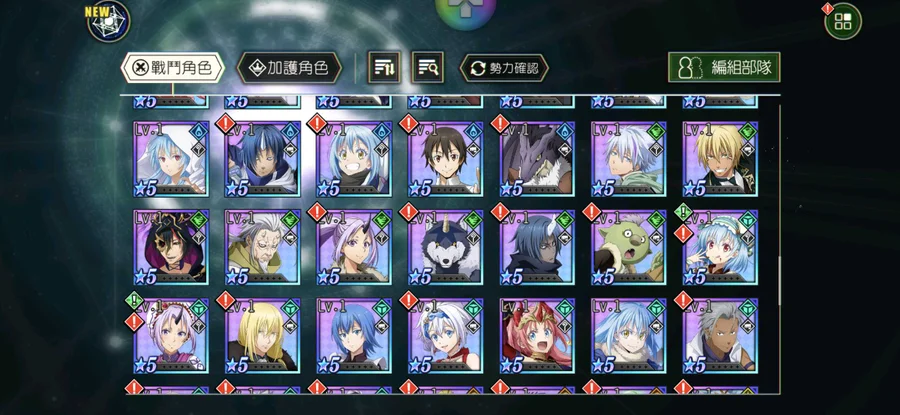
Task: Select the gray dragon creature card
Action: point(537,159)
